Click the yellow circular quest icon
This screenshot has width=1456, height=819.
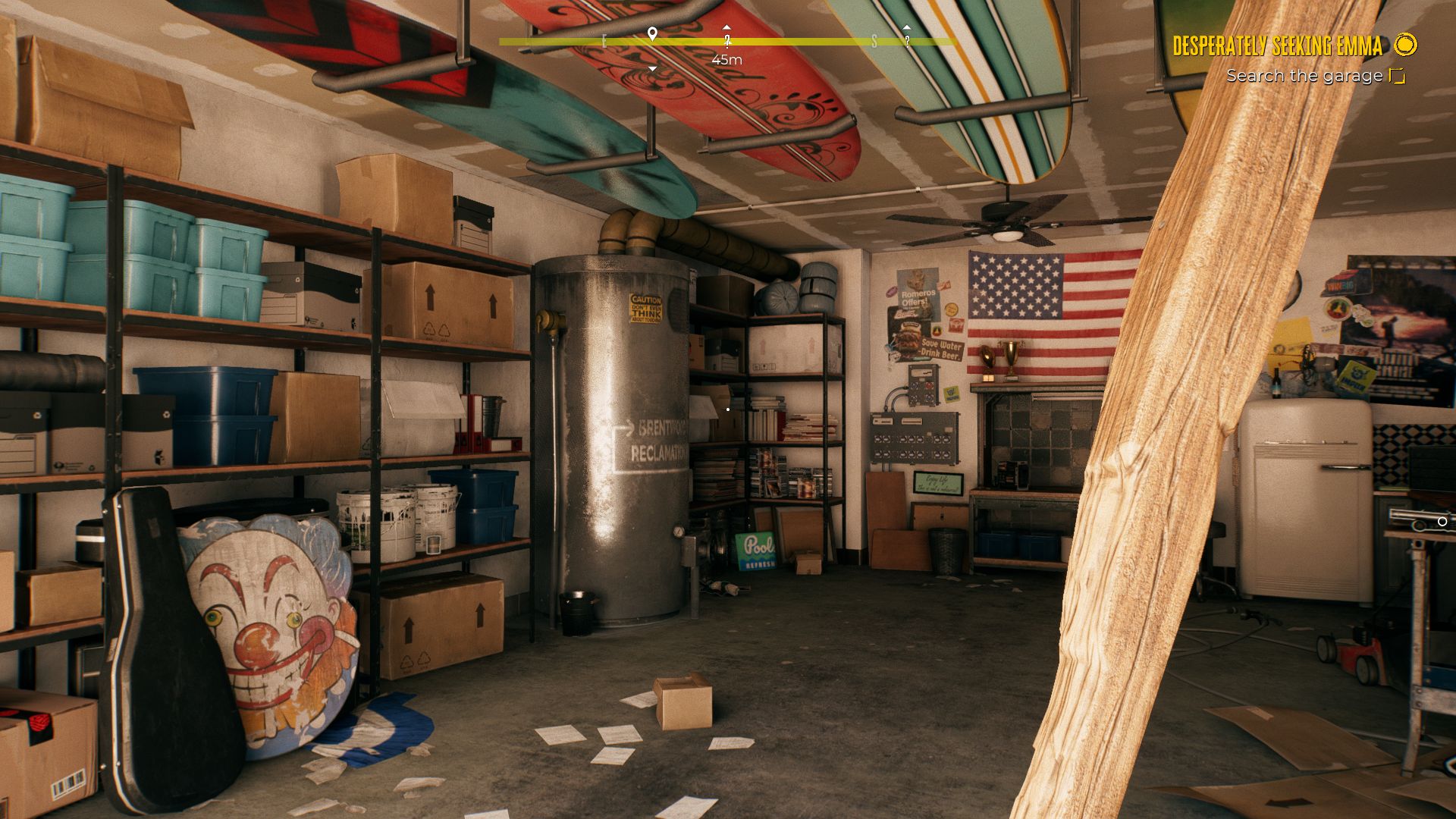point(1405,45)
